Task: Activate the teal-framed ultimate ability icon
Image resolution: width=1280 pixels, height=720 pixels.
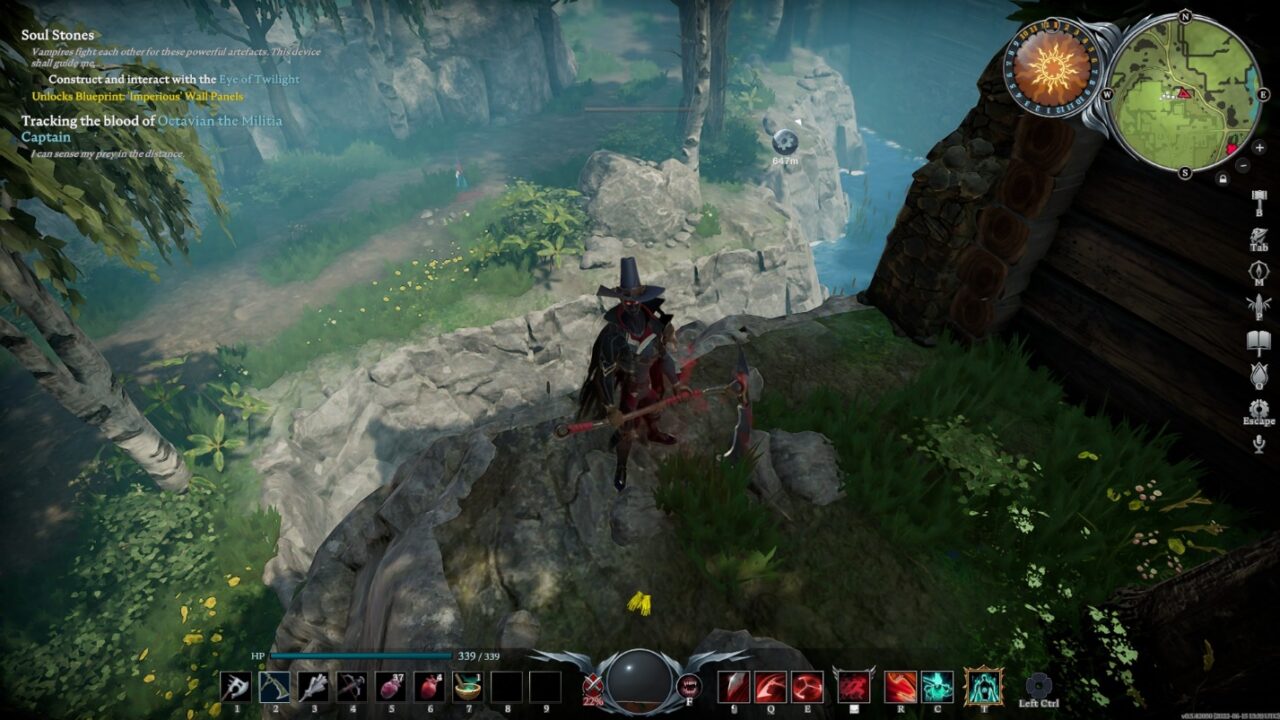Action: [984, 686]
